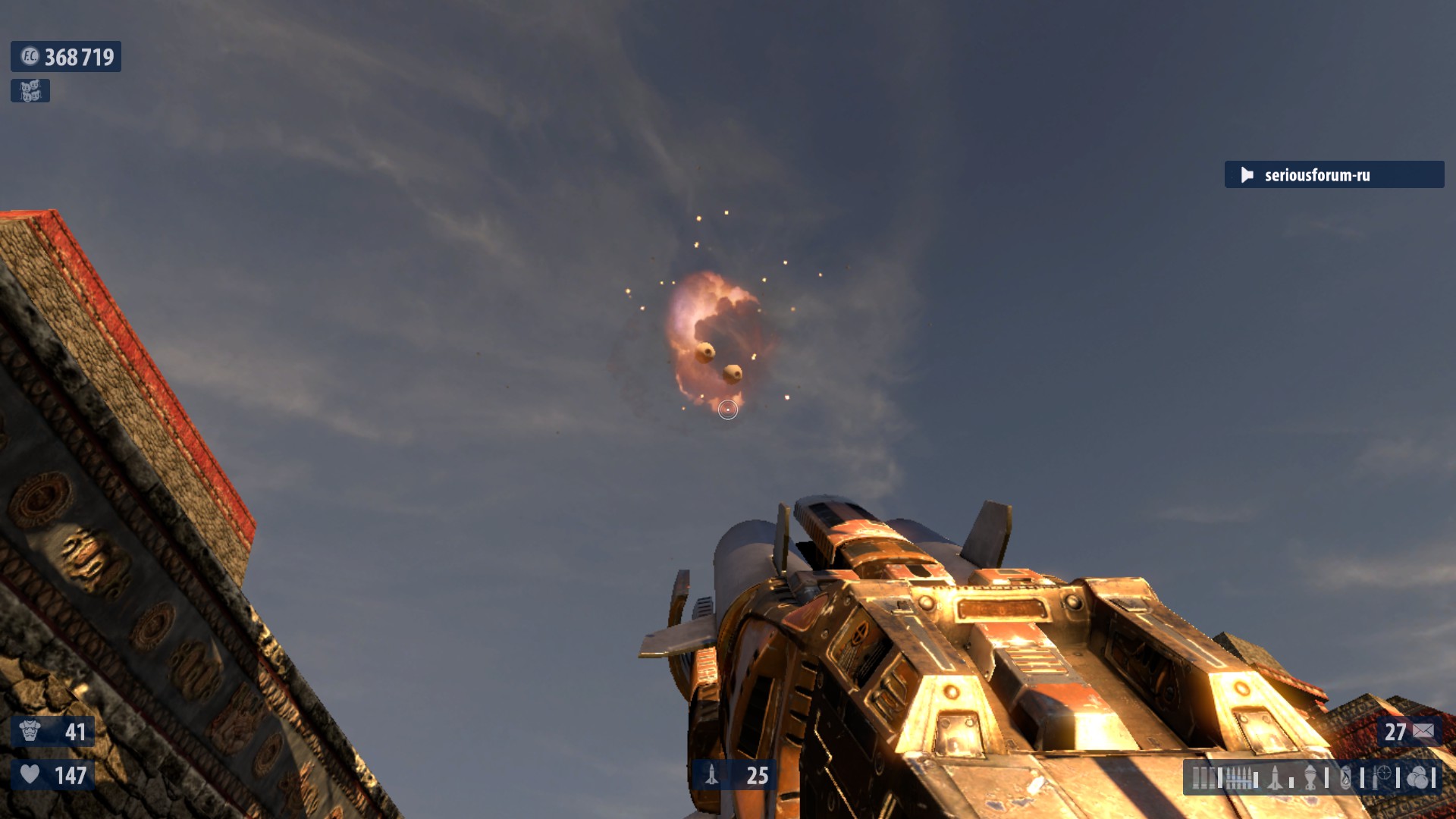Choose the cannonballs ammo icon
This screenshot has width=1456, height=819.
[x=1417, y=777]
